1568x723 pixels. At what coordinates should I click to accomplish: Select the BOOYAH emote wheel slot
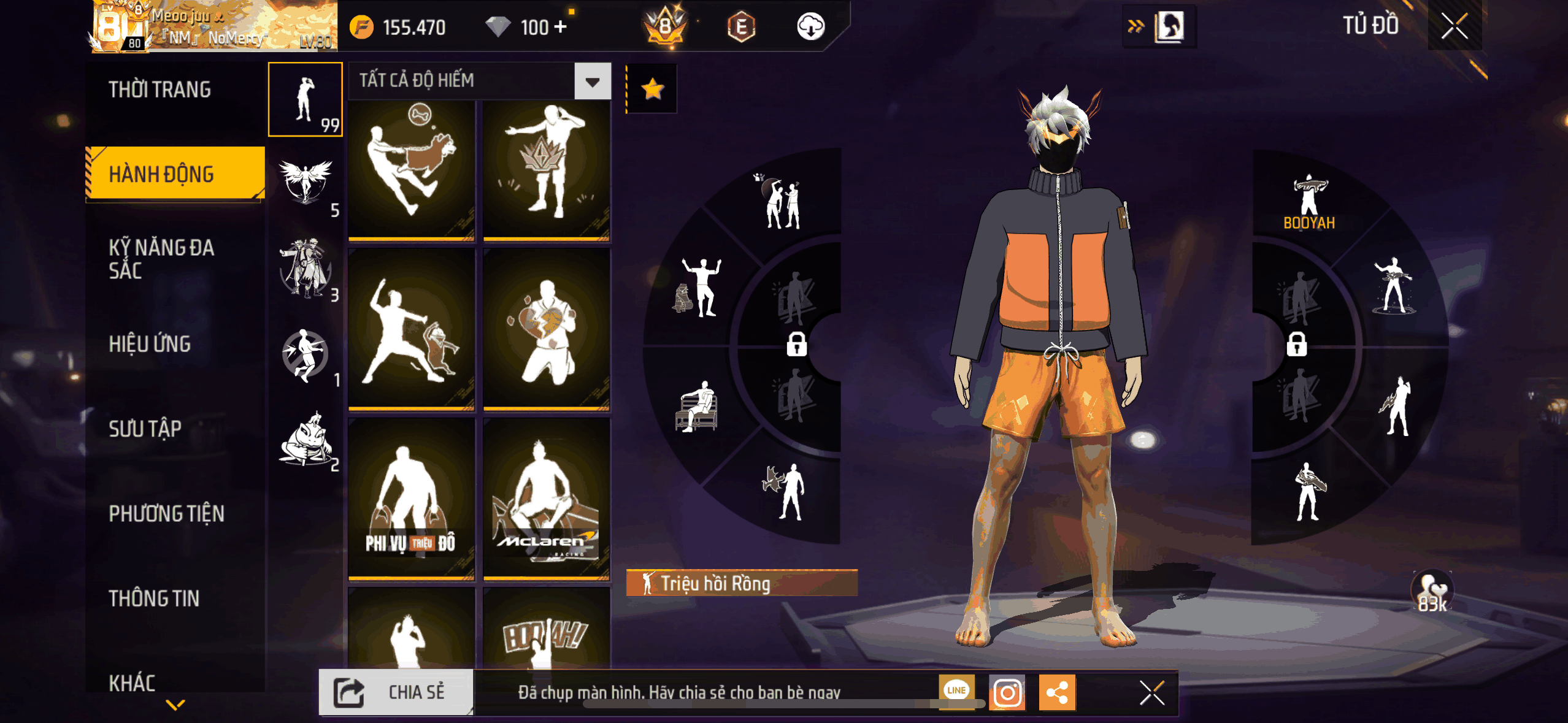(1309, 202)
